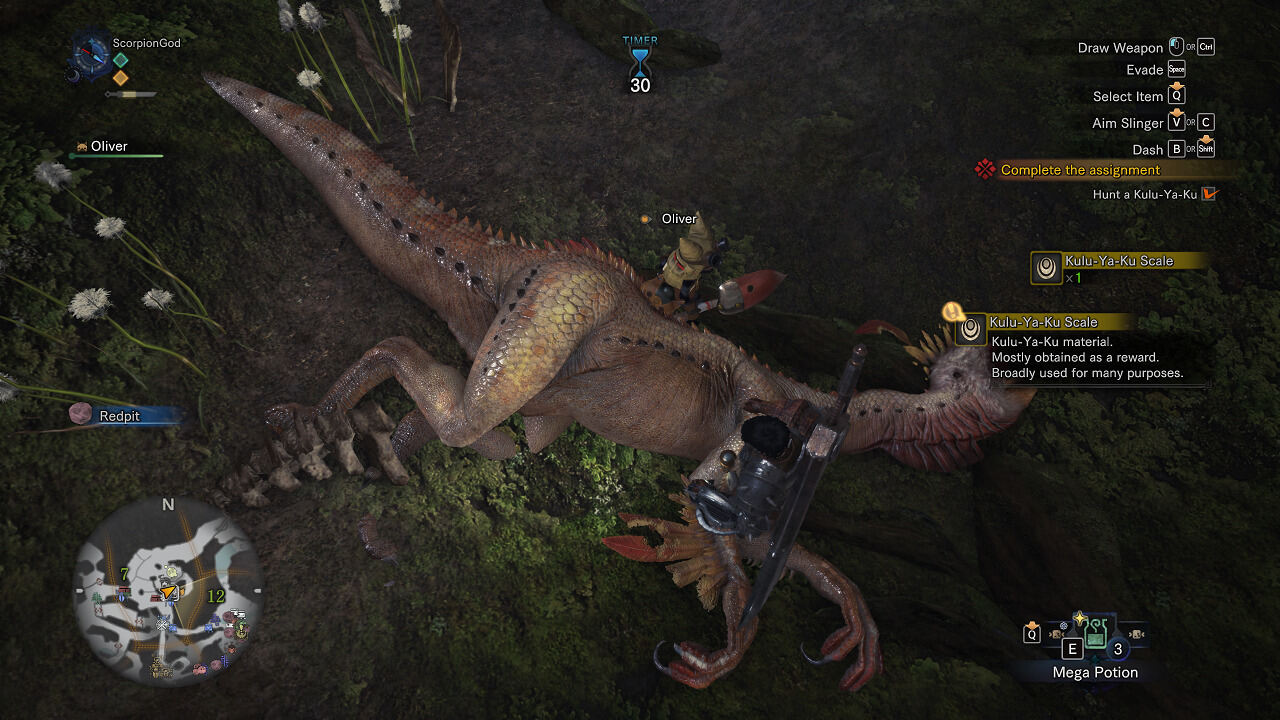This screenshot has width=1280, height=720.
Task: Select the Oliver Palico name tag in HUD
Action: 109,147
